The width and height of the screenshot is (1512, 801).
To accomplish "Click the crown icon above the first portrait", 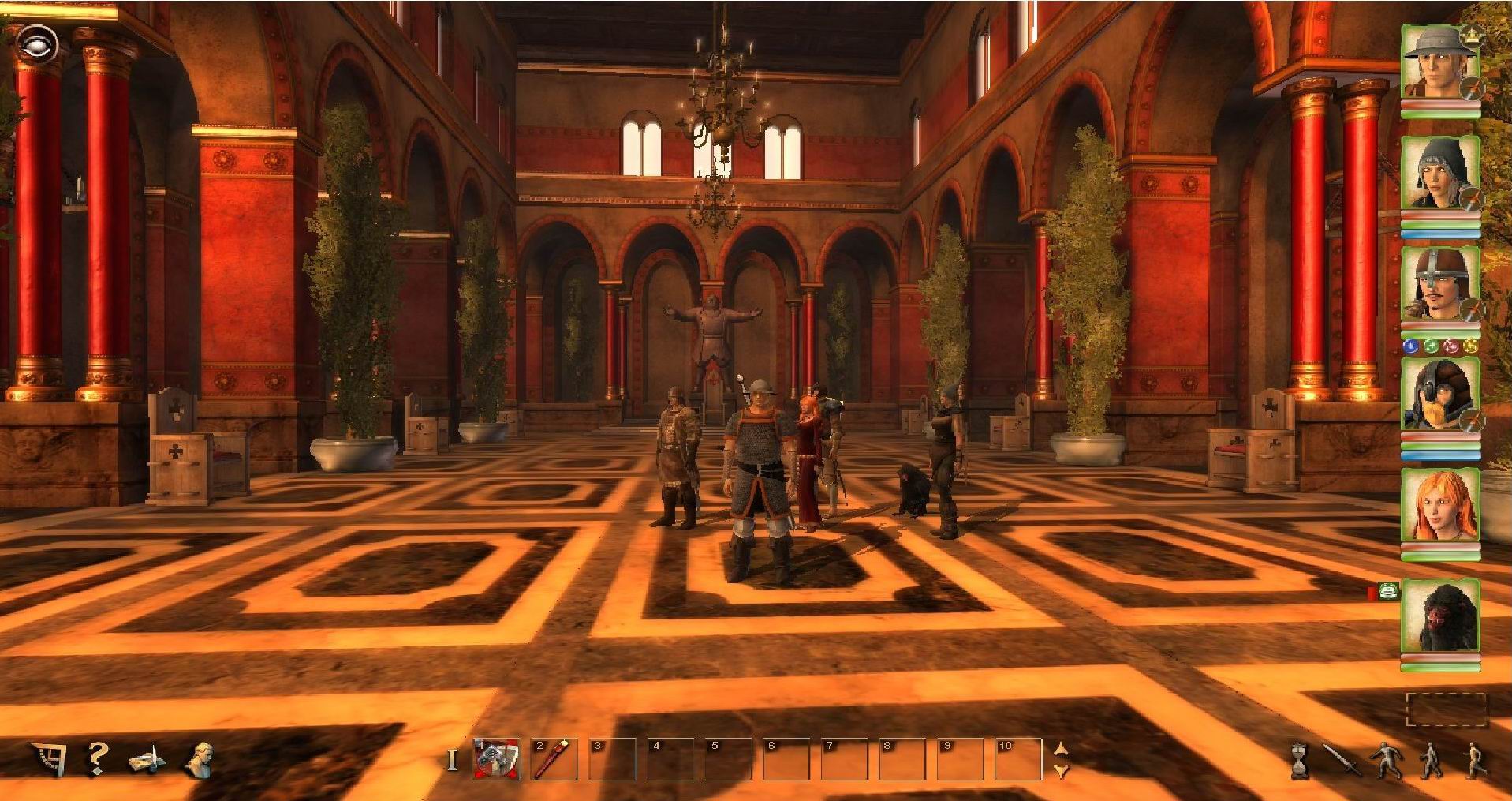I will coord(1473,34).
